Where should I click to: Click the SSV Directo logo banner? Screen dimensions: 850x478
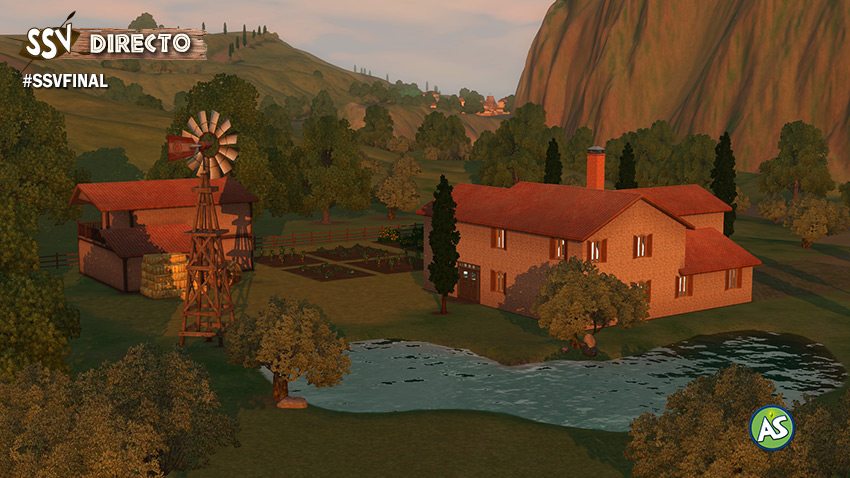click(112, 42)
